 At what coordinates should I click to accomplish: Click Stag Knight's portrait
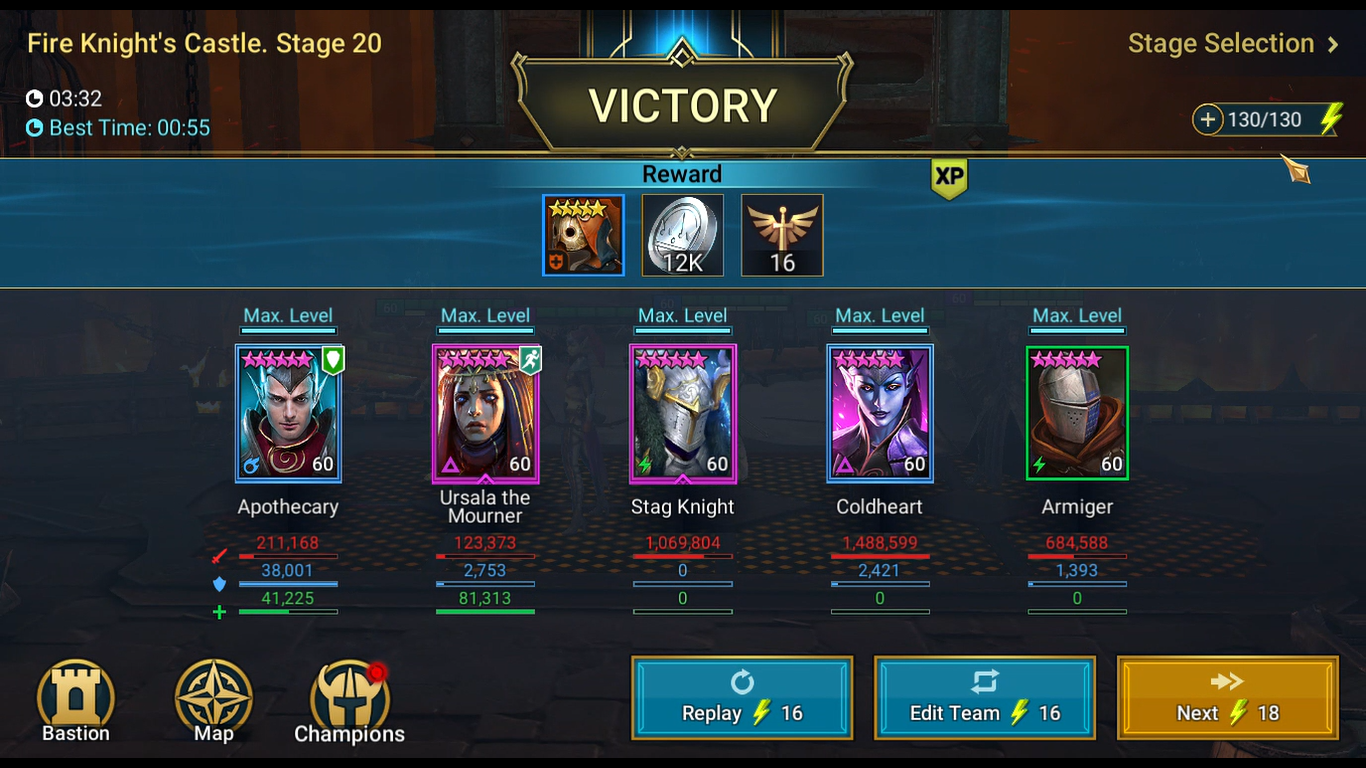coord(682,412)
